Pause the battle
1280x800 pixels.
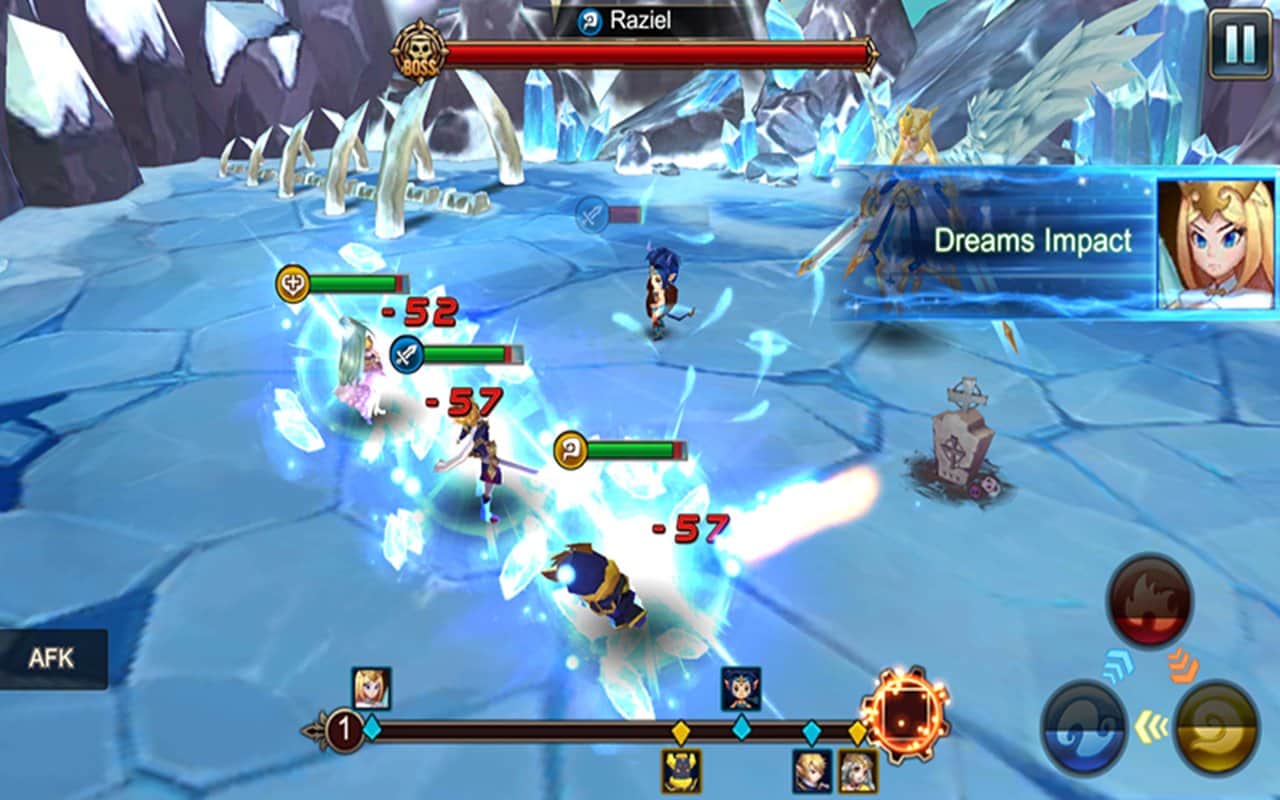pos(1240,45)
